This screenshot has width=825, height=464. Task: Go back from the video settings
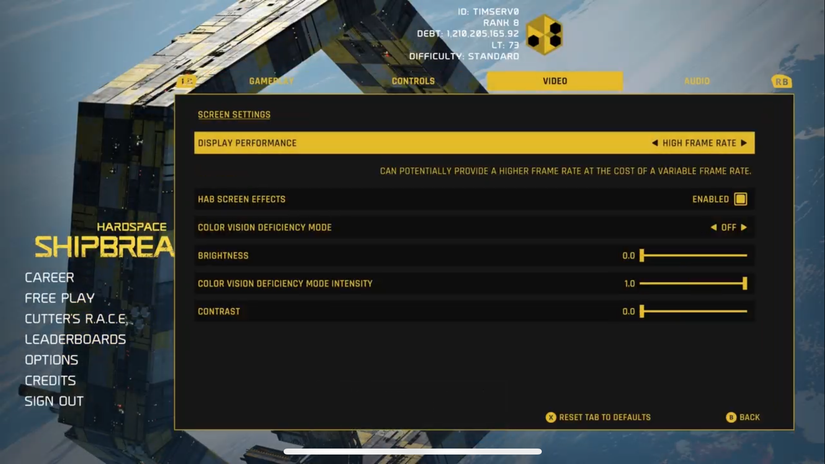[x=743, y=417]
